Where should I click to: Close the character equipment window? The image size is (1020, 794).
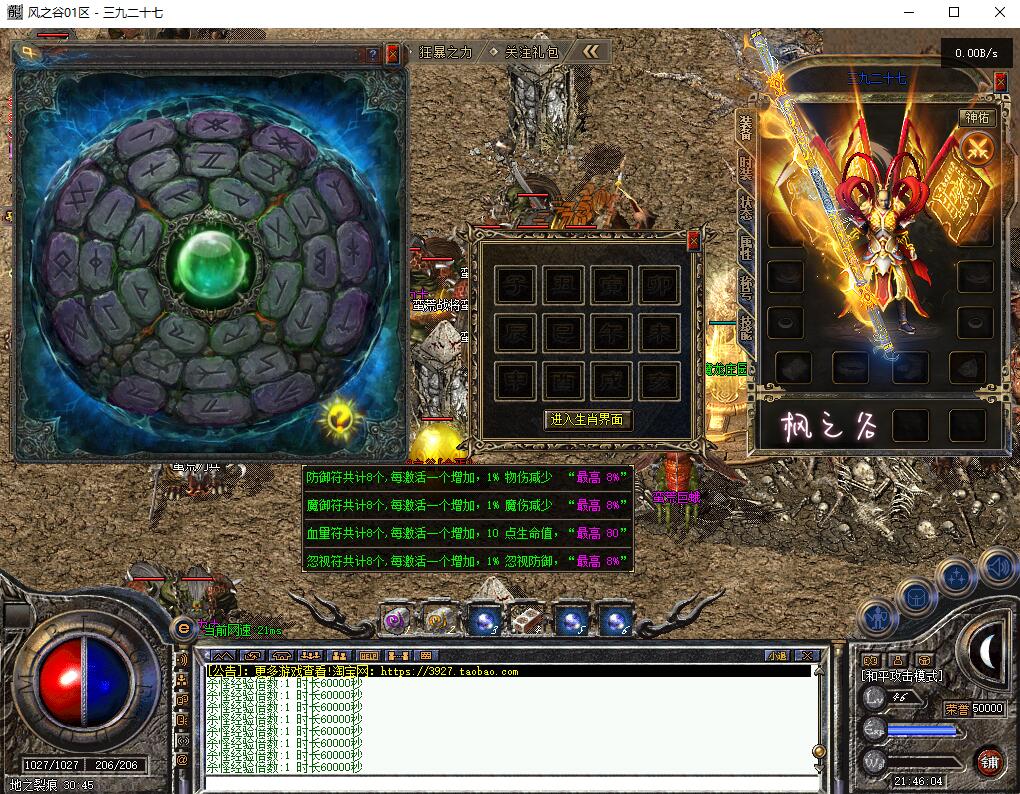pyautogui.click(x=1000, y=83)
